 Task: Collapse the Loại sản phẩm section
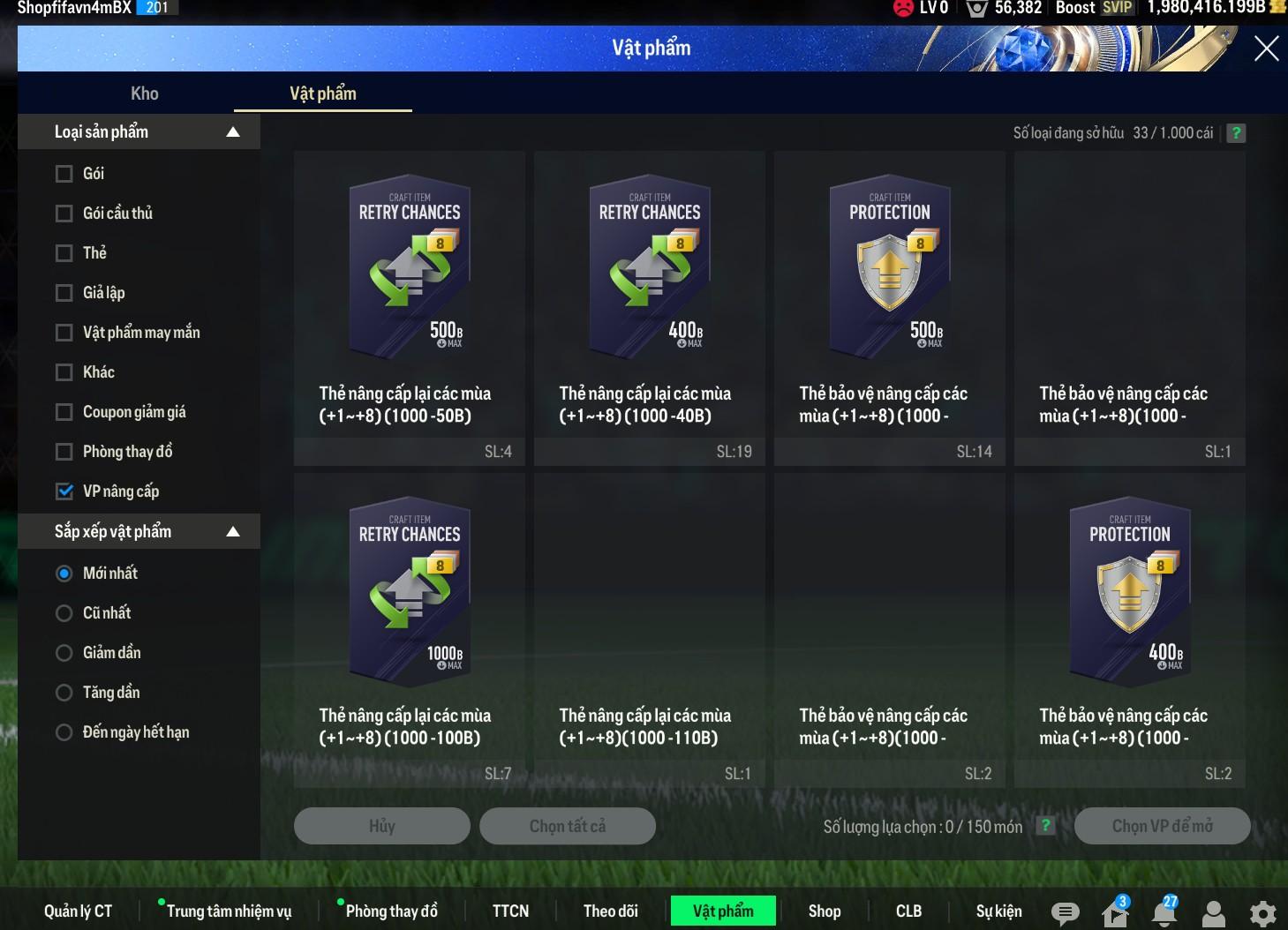pos(233,132)
